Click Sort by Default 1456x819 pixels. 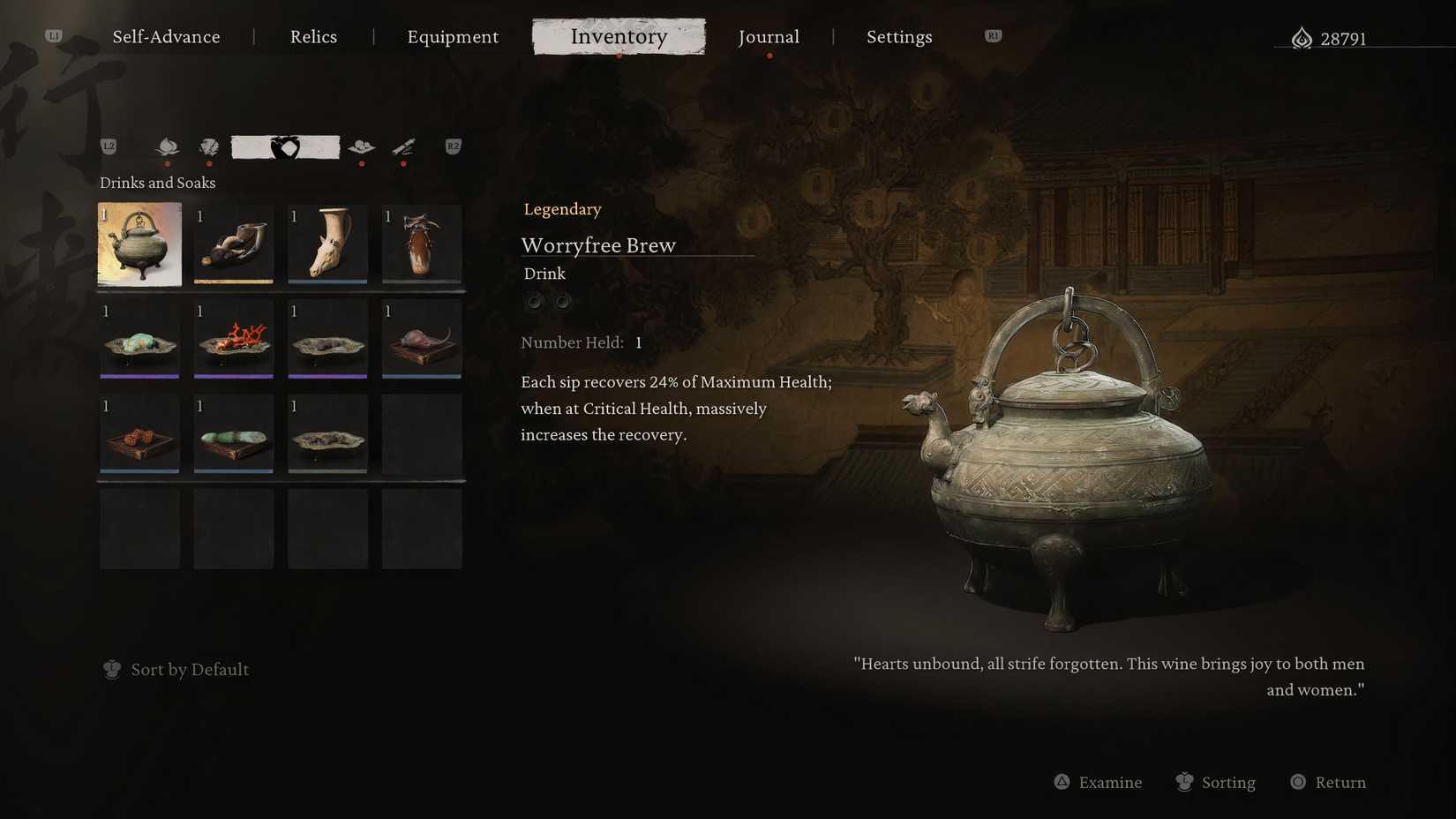point(189,670)
